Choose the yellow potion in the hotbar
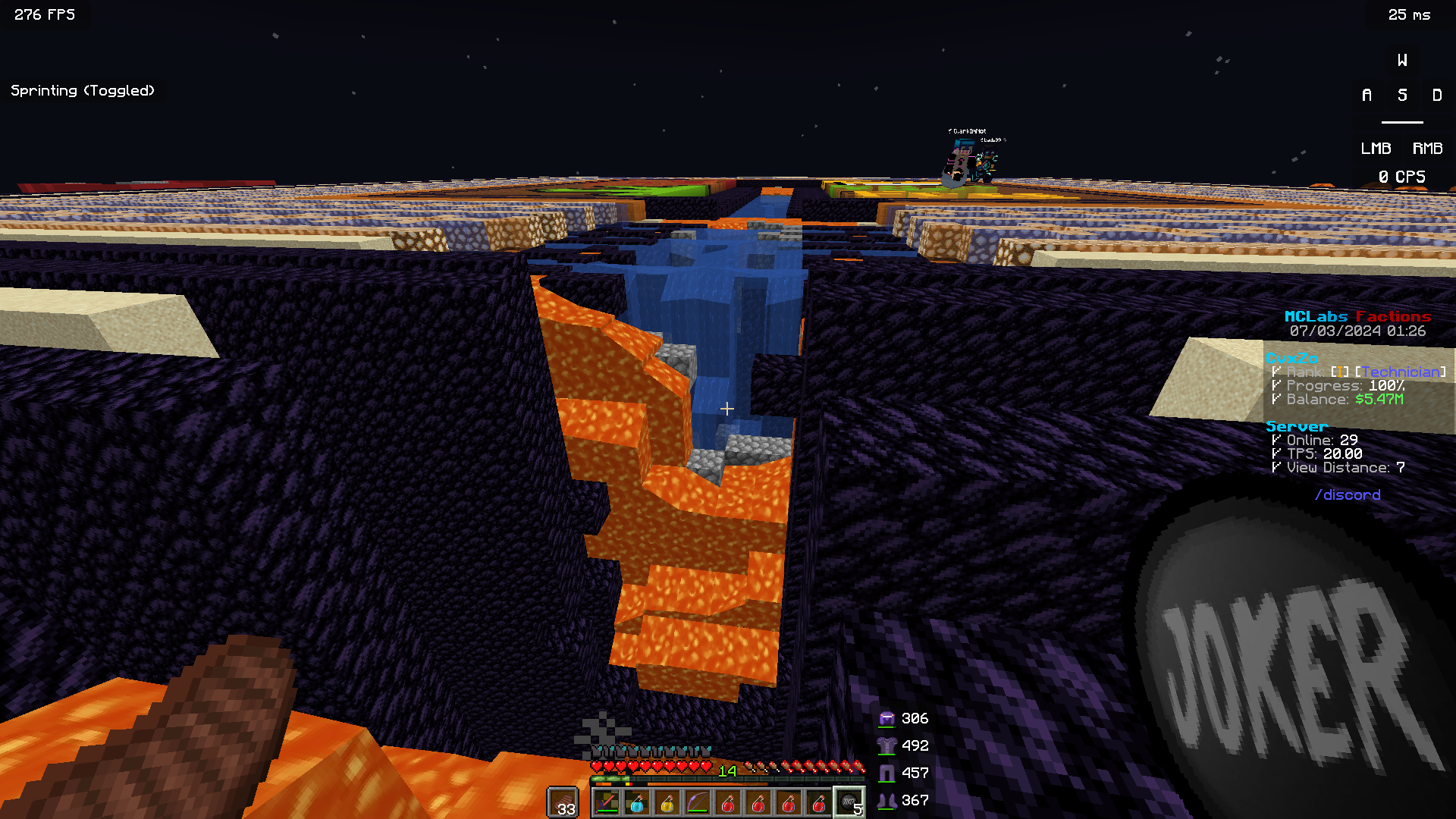Viewport: 1456px width, 819px height. [x=667, y=802]
